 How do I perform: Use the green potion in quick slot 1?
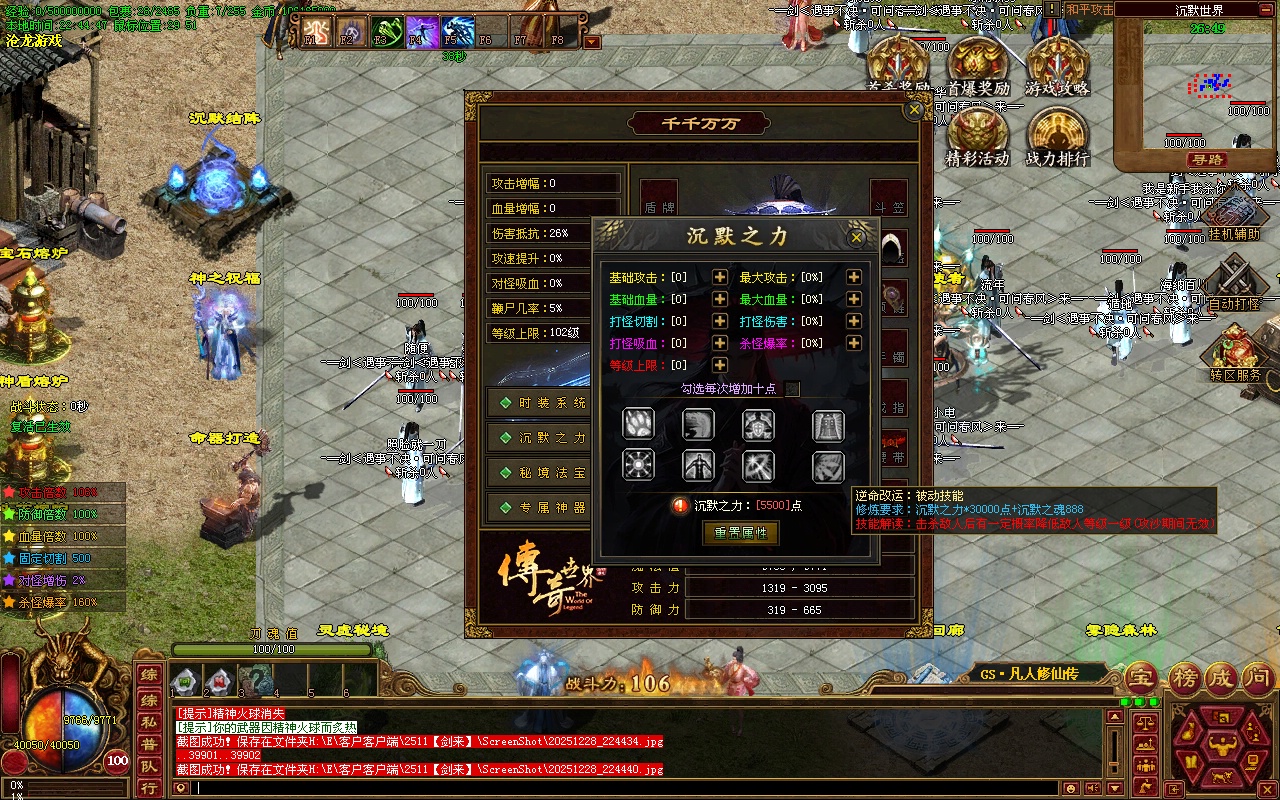[185, 683]
